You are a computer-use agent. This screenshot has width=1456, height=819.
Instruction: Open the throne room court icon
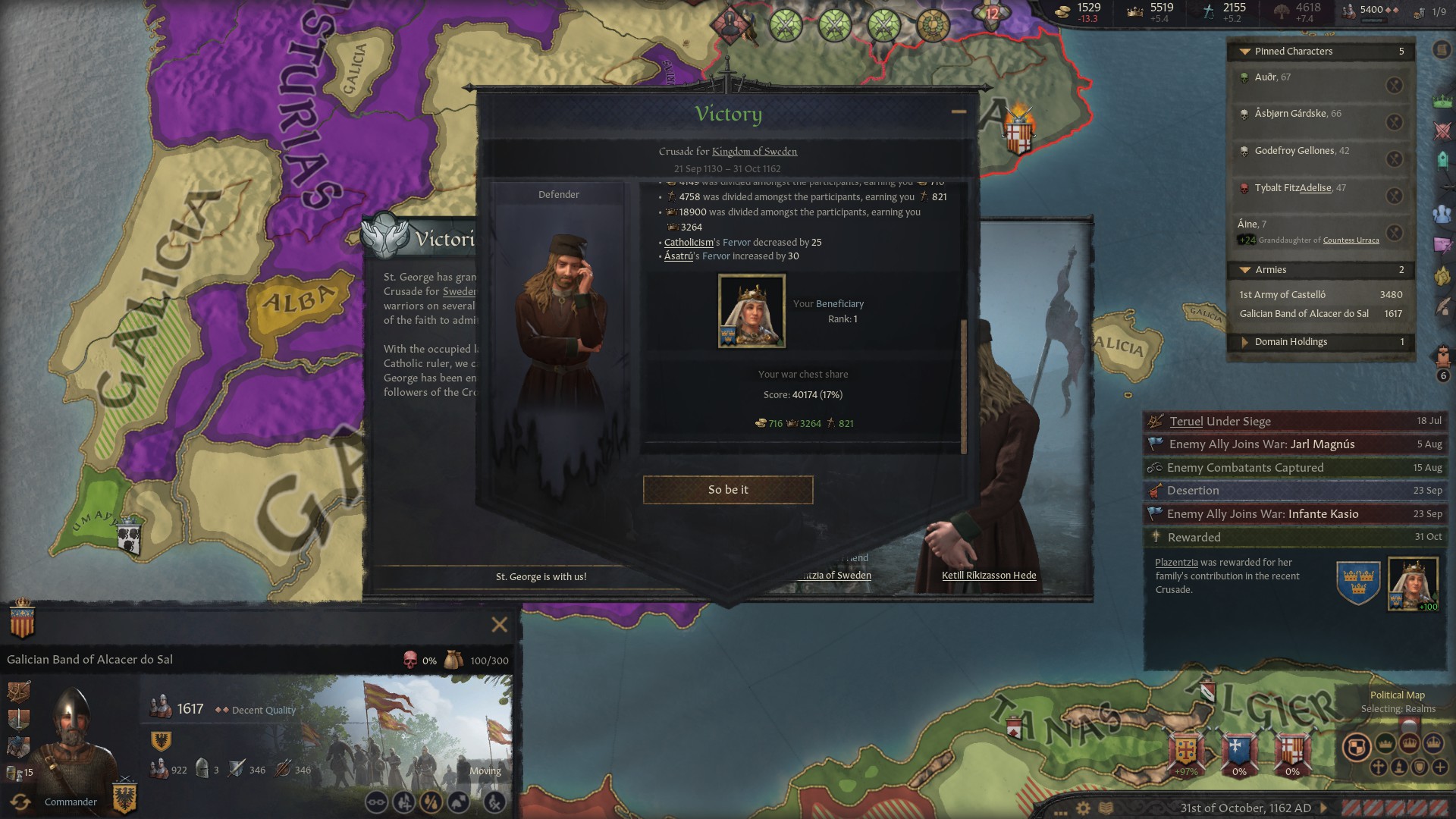(x=1443, y=354)
